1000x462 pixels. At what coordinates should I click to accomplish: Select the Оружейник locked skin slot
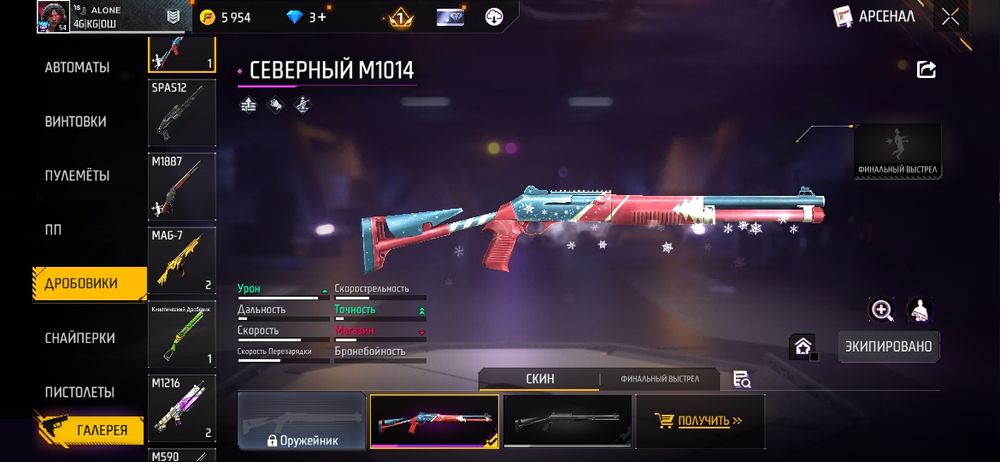coord(302,420)
